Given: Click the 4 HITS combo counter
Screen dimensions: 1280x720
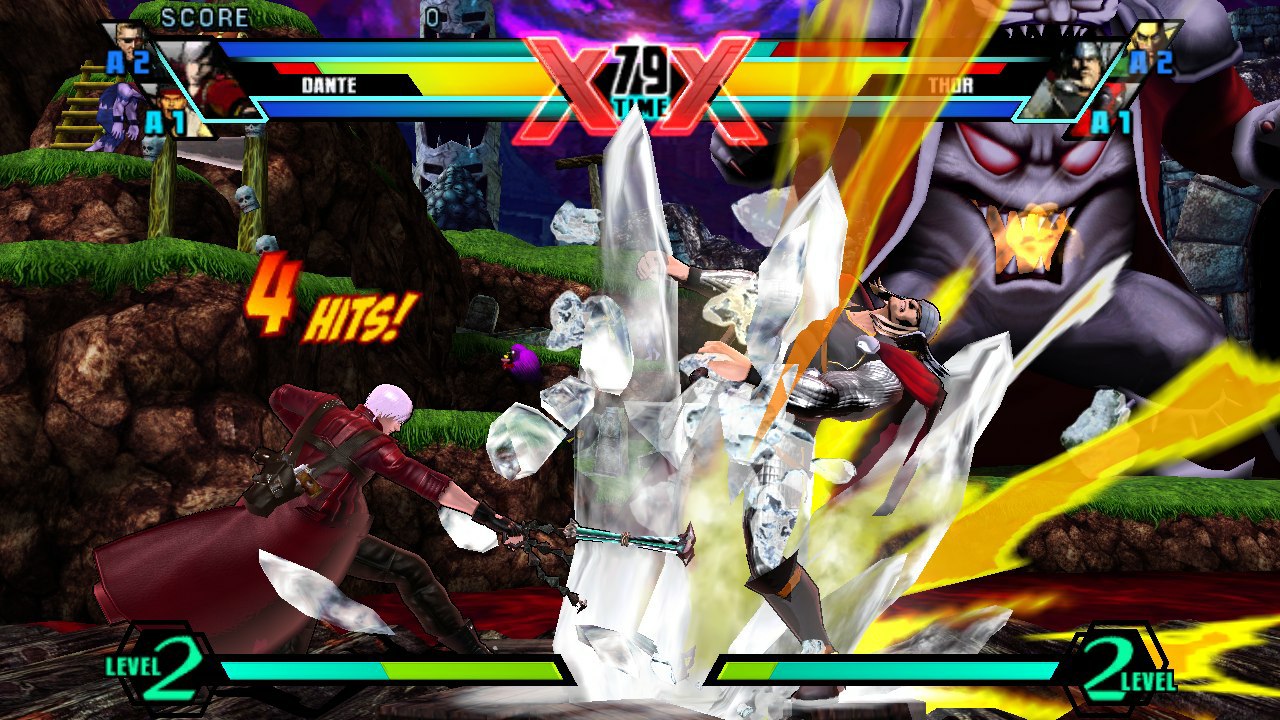Looking at the screenshot, I should coord(330,306).
